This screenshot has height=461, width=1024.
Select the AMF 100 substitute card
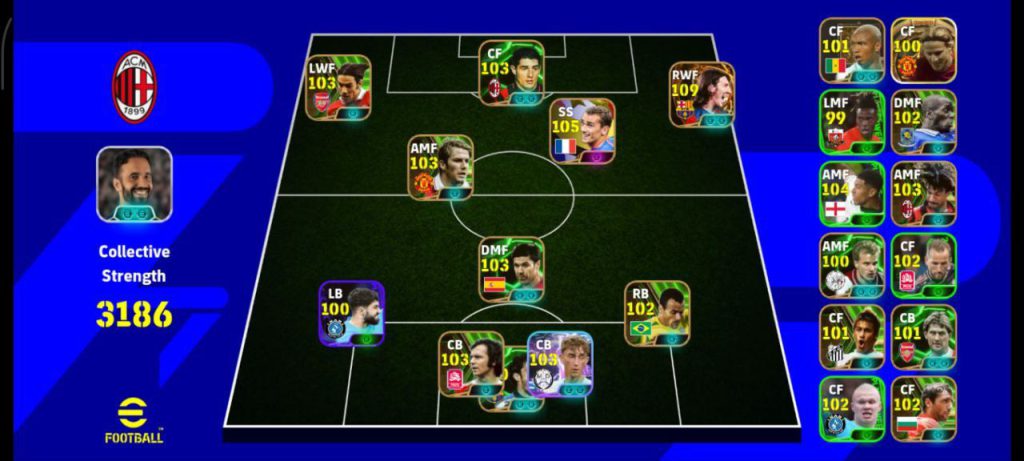click(852, 266)
